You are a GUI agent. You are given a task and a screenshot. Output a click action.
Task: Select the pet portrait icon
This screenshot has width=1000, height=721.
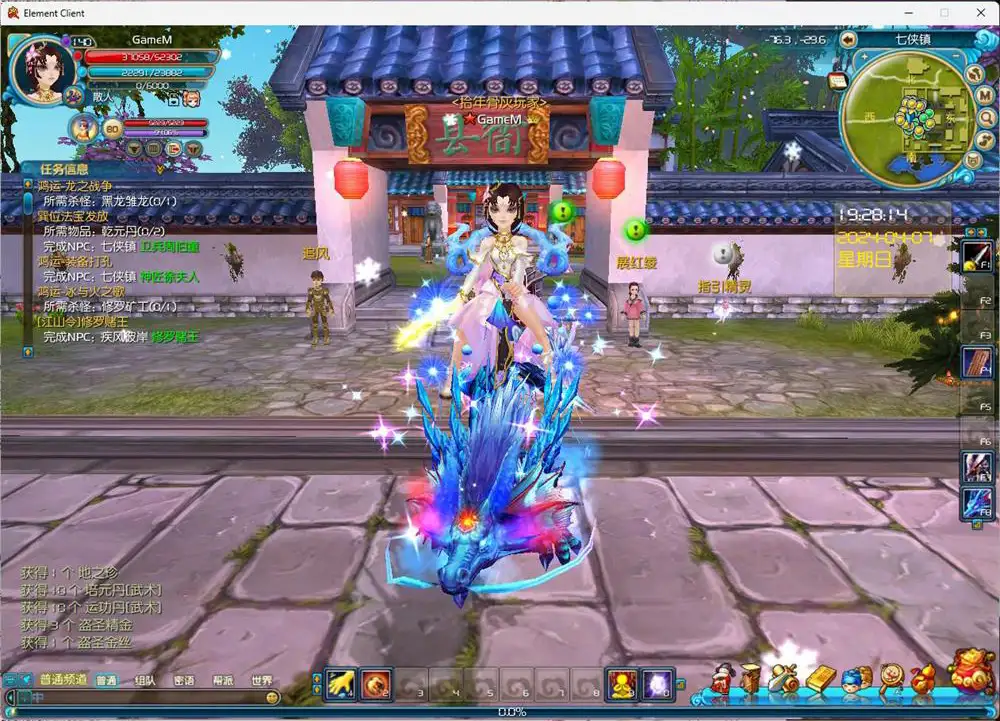coord(84,128)
